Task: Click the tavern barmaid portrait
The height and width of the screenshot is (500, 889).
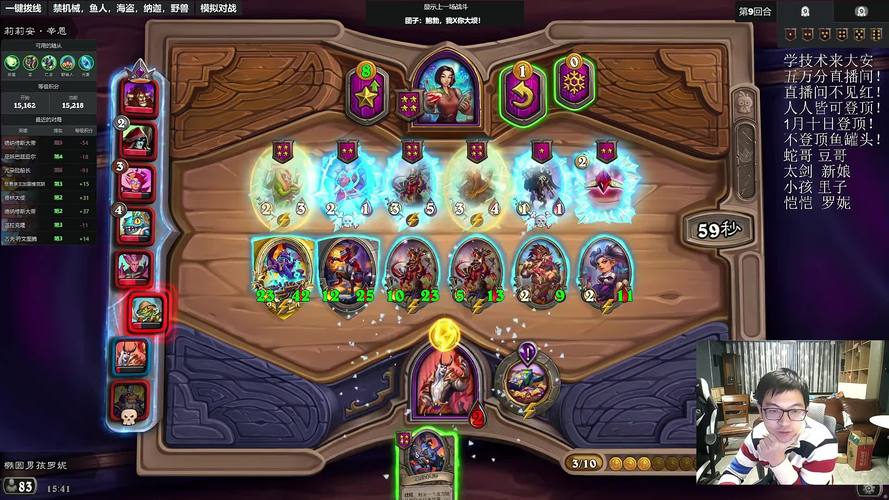Action: pos(445,84)
